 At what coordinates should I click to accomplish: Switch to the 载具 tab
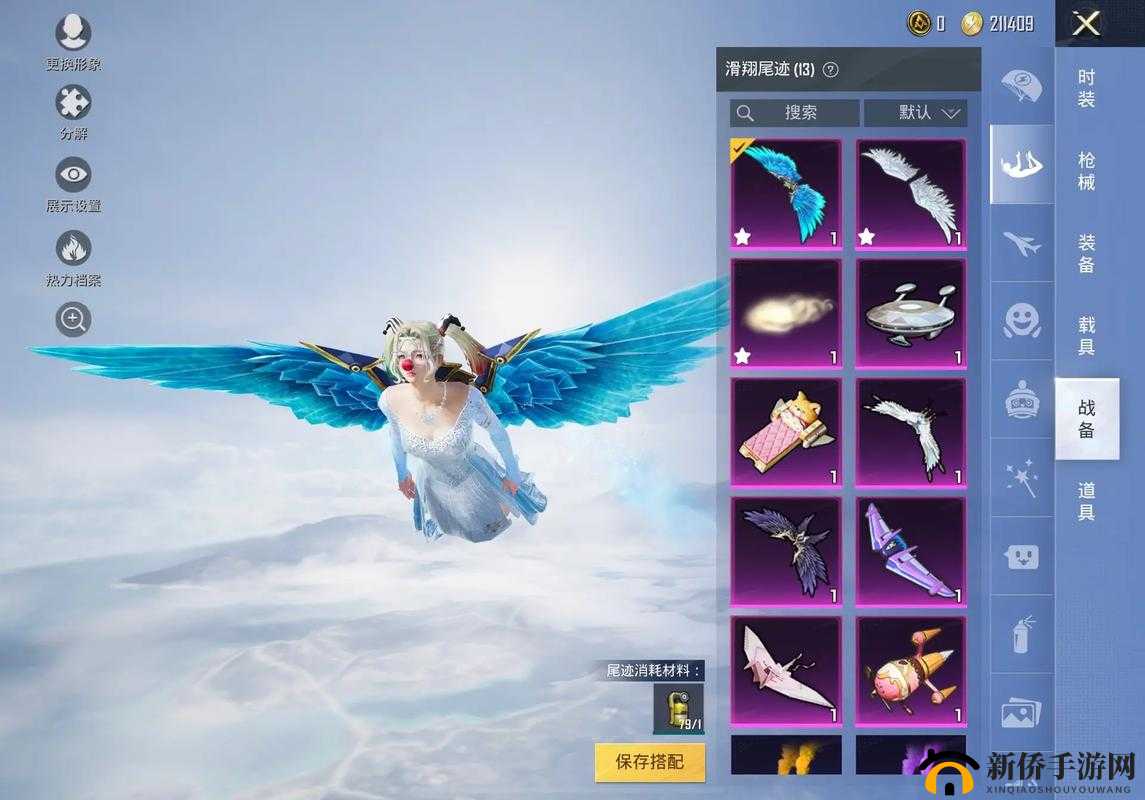pos(1086,336)
